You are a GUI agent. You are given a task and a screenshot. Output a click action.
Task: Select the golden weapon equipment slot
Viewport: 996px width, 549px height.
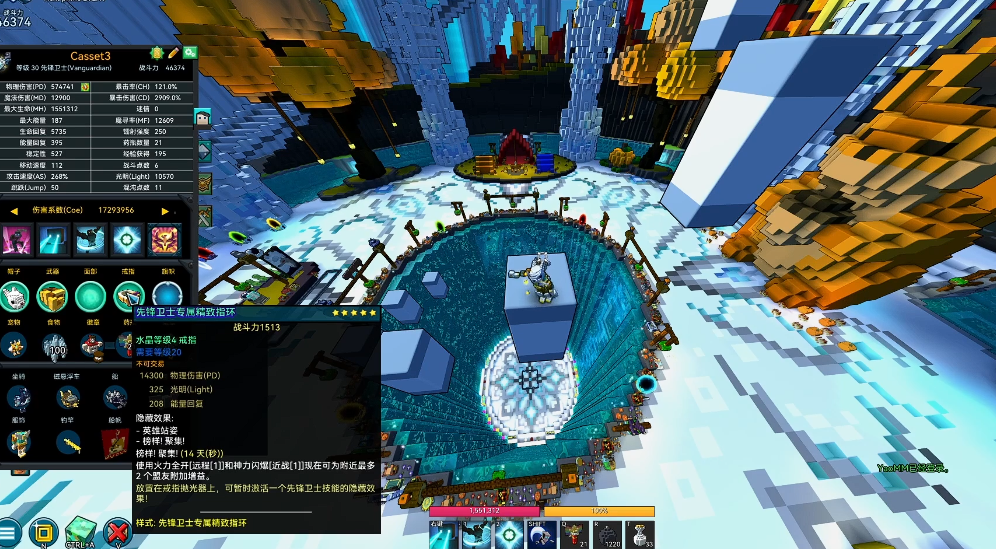(52, 295)
